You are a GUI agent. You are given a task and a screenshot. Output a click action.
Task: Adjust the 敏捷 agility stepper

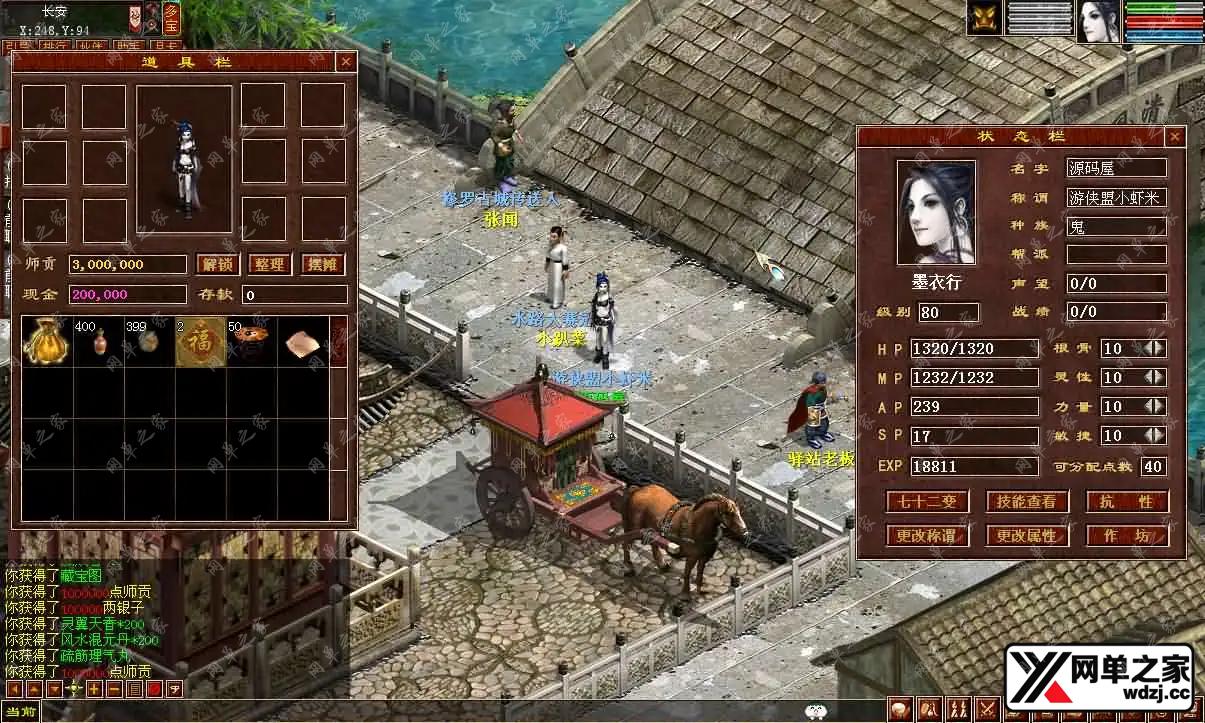click(1154, 436)
